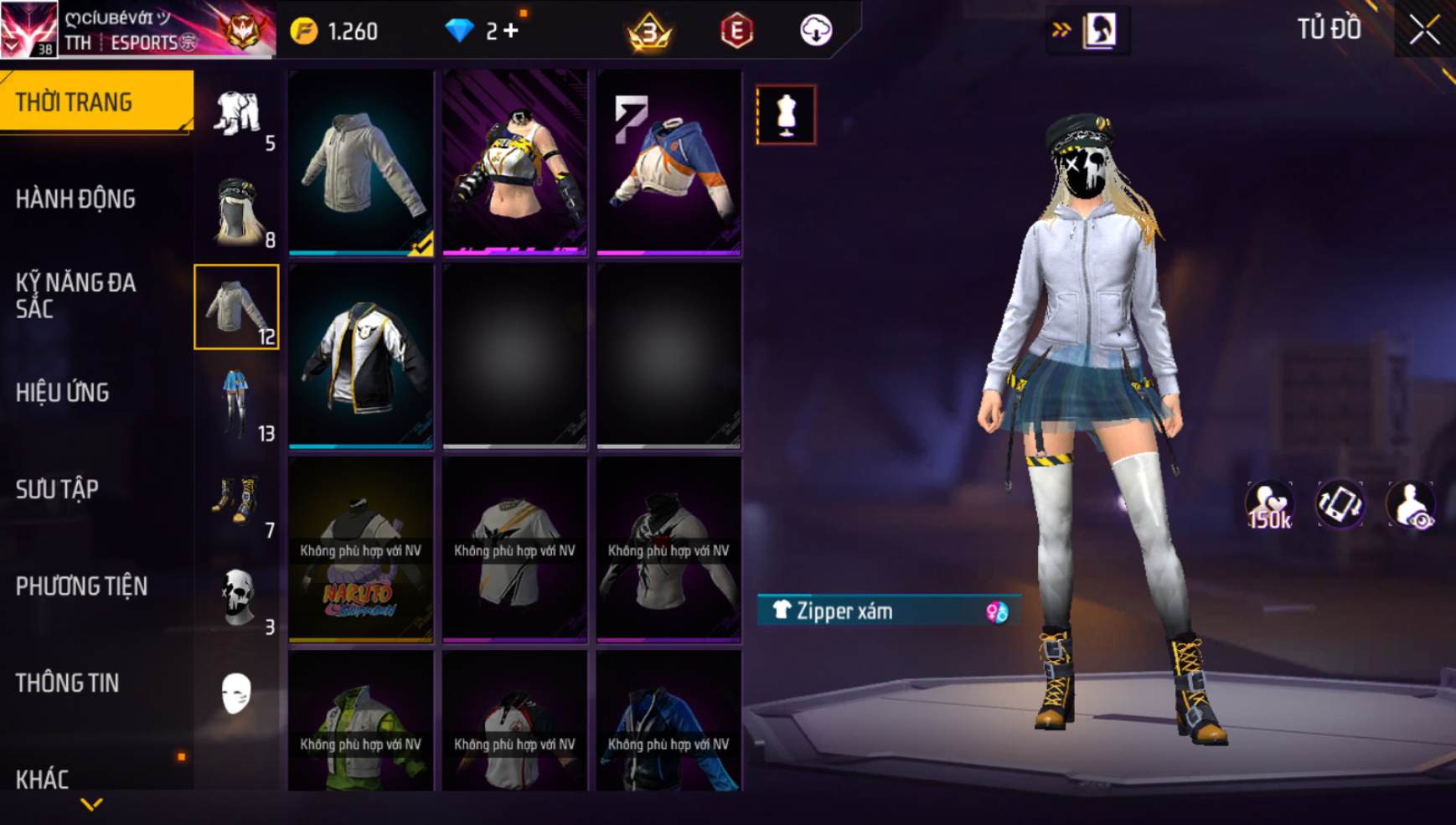Screen dimensions: 1456x825
Task: Open the headwear category with blonde hair
Action: pos(237,211)
